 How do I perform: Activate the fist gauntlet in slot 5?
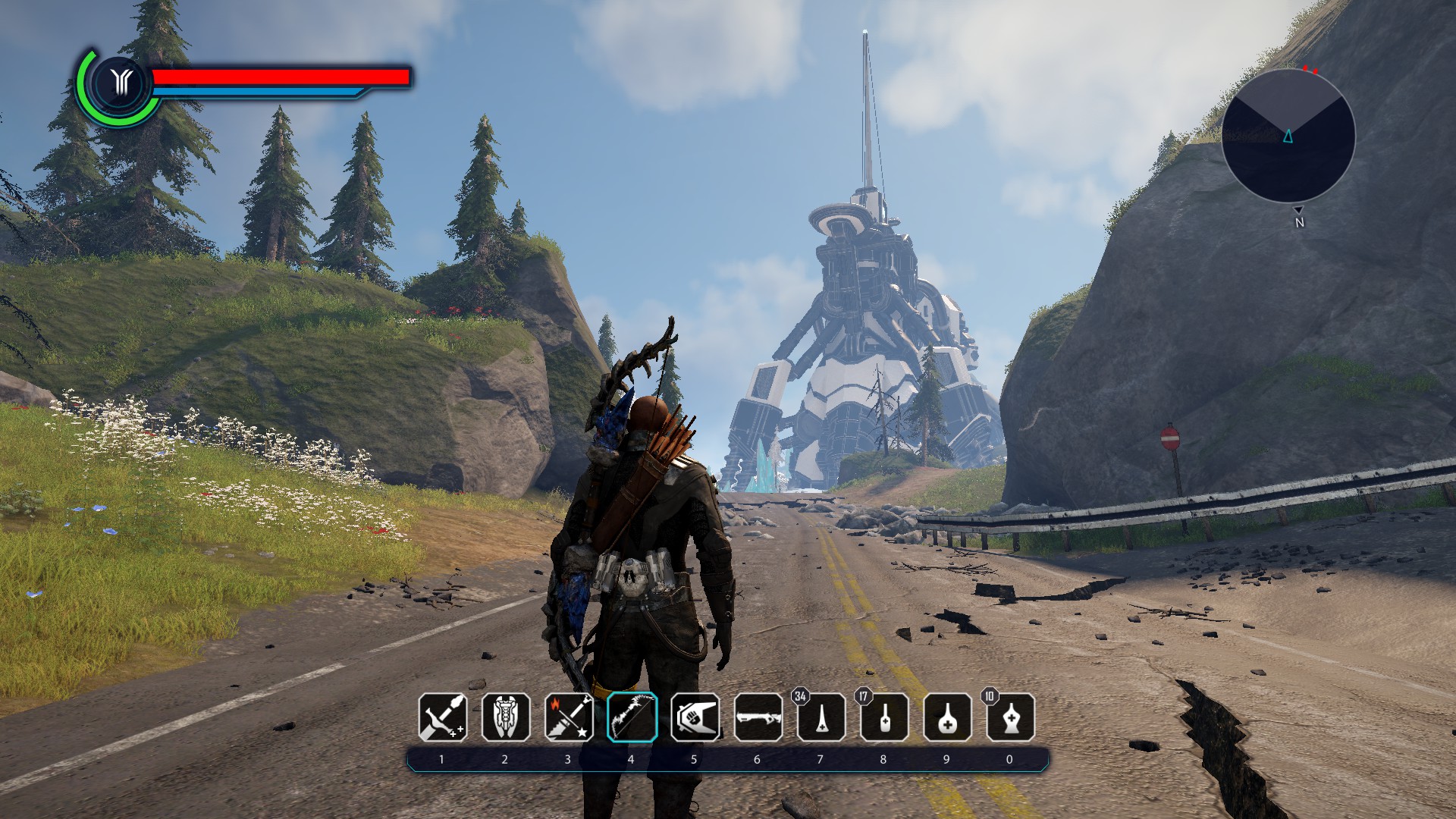[x=695, y=717]
